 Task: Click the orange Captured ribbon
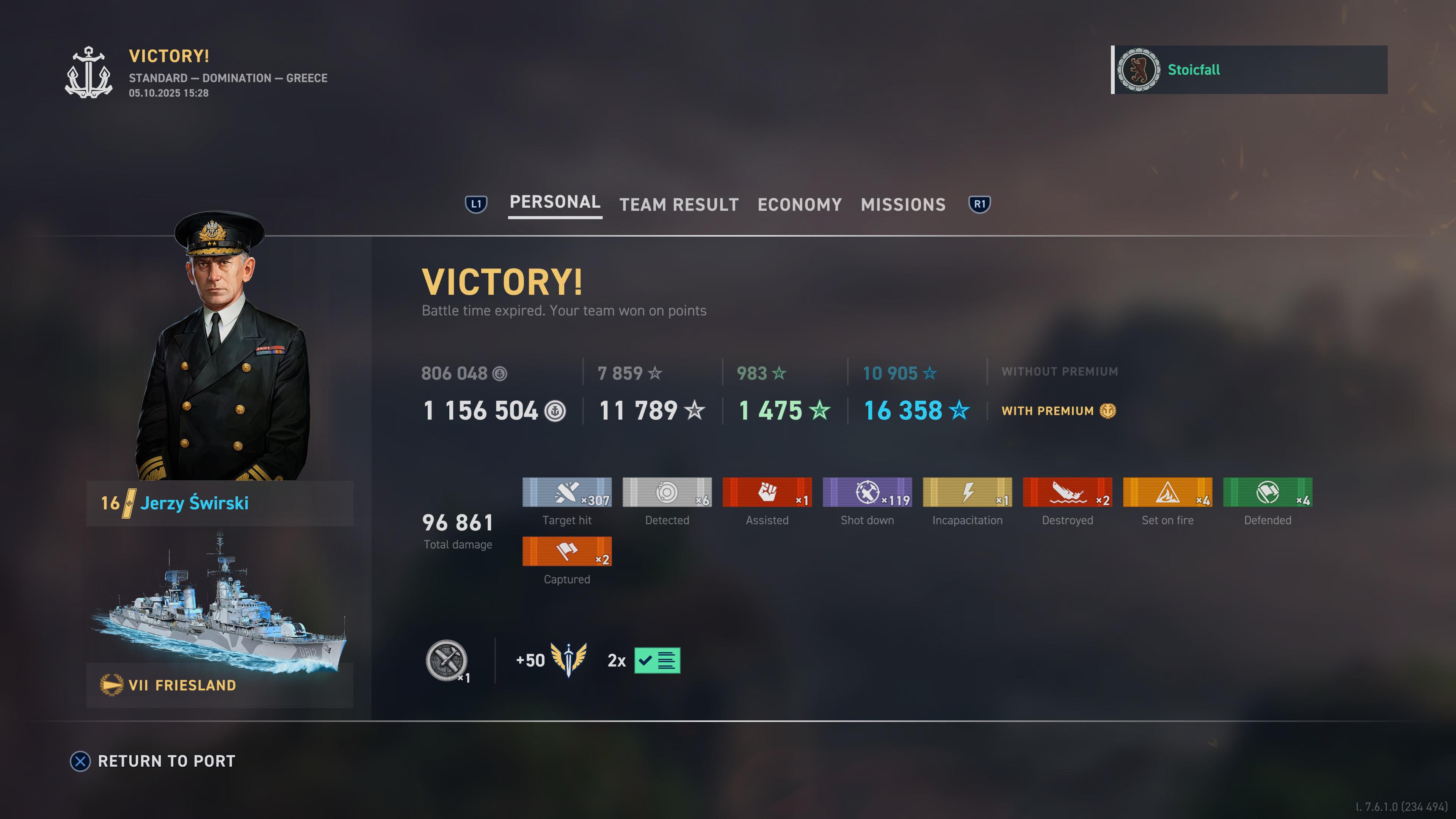(x=567, y=552)
